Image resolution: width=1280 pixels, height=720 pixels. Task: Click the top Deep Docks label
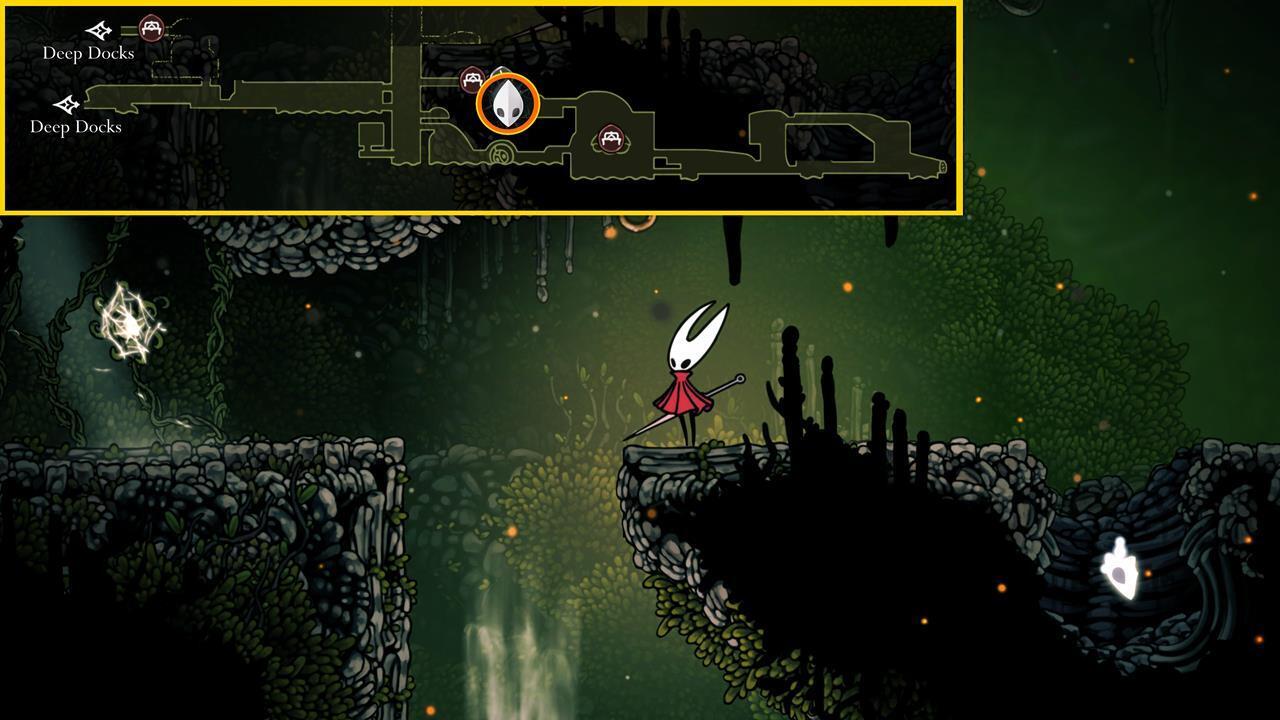(88, 53)
